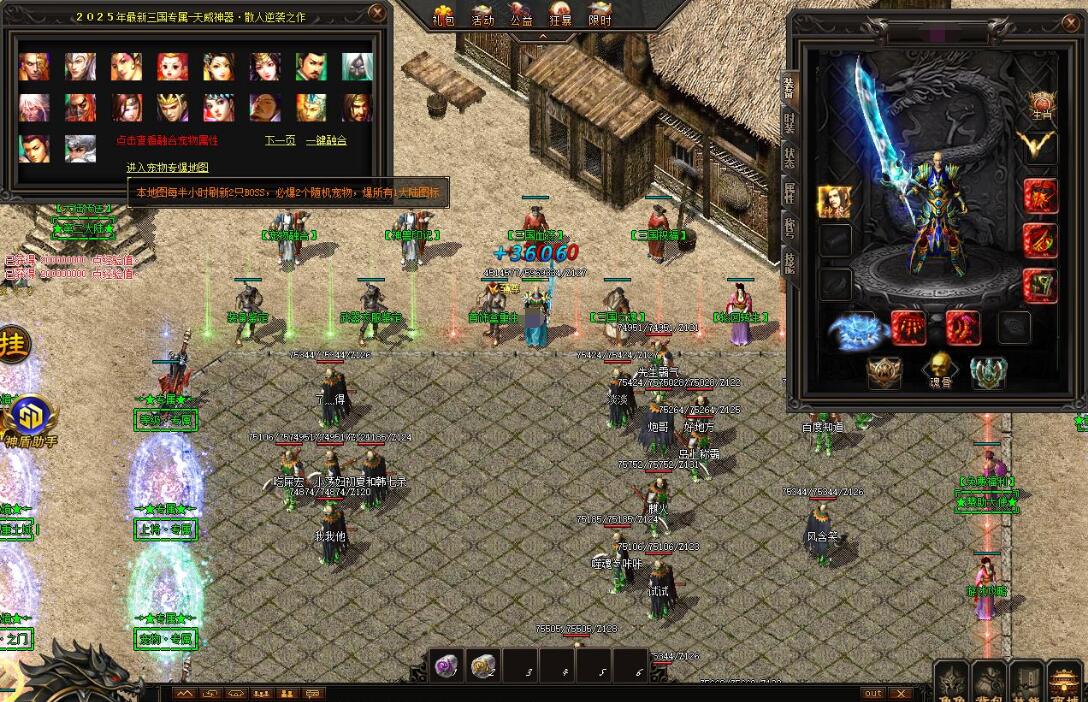1088x702 pixels.
Task: Go to next page (下一页)
Action: (x=280, y=141)
